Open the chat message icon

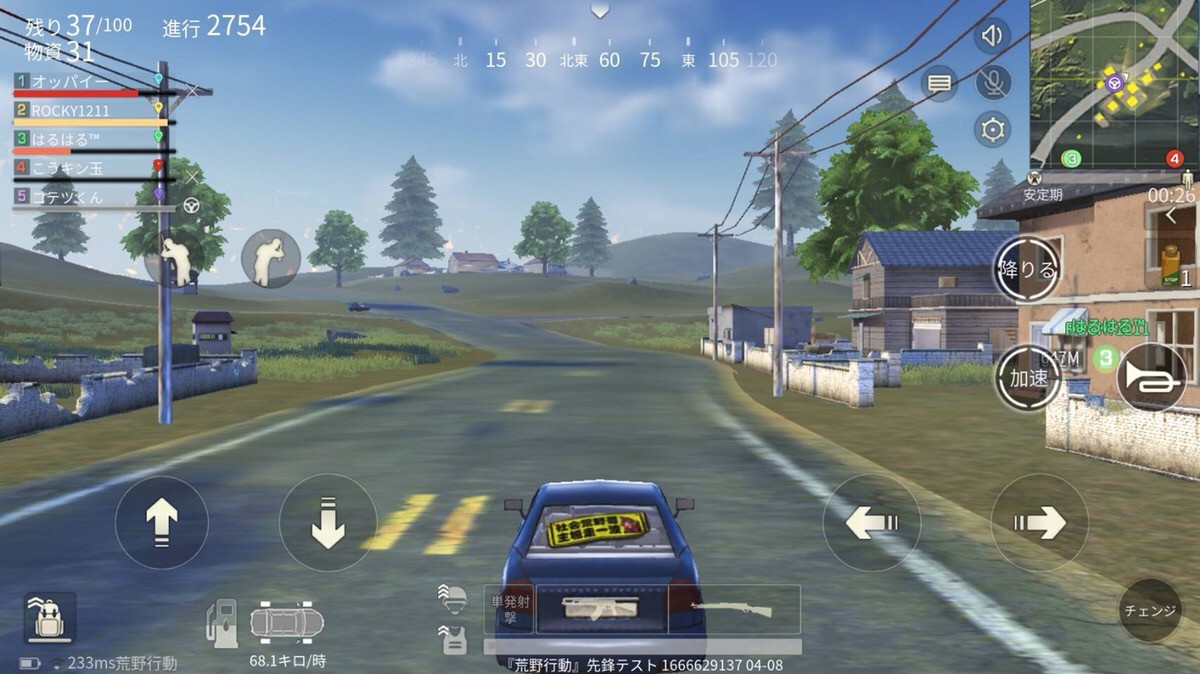tap(939, 84)
